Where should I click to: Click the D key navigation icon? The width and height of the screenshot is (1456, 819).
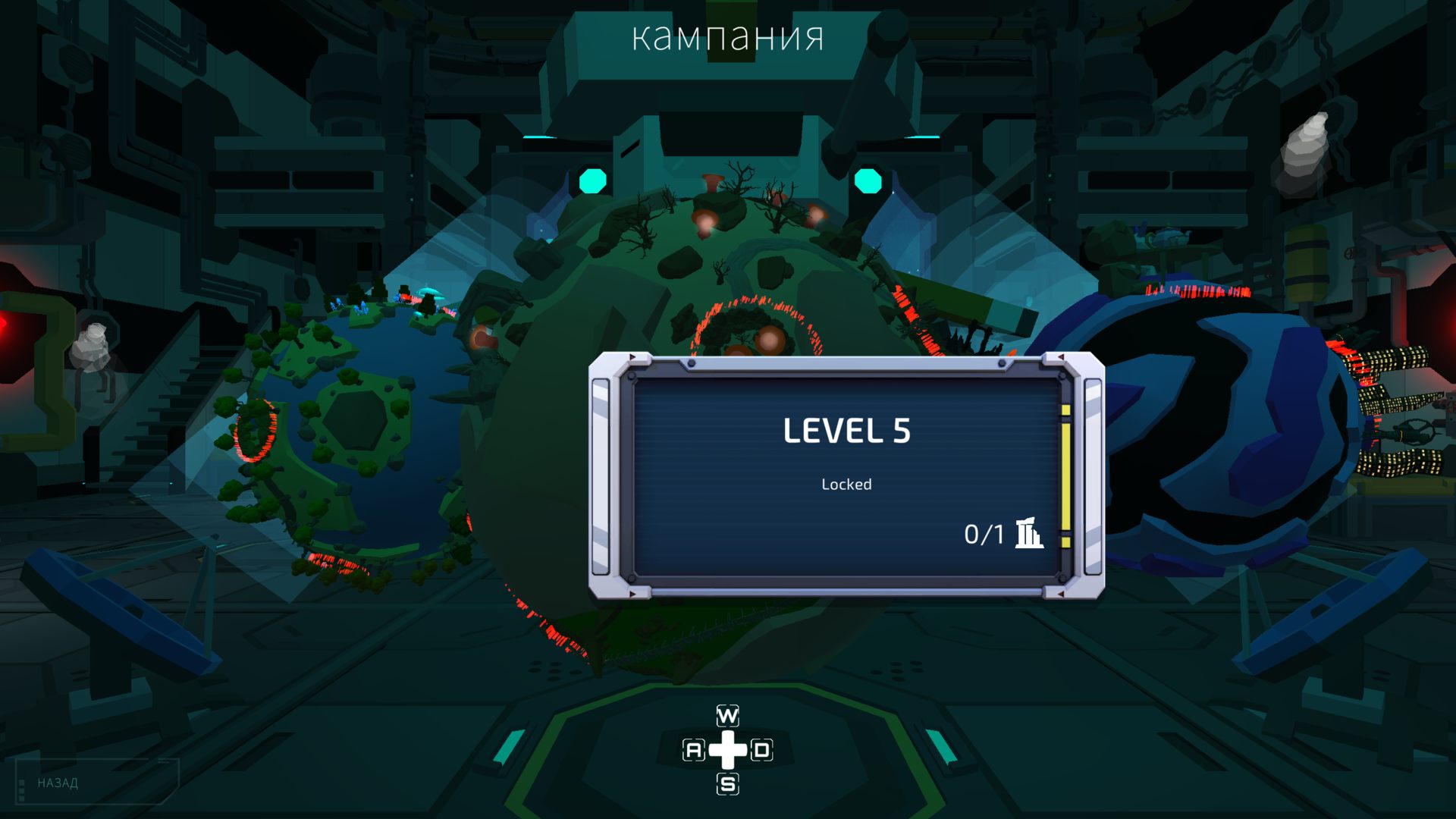point(764,749)
